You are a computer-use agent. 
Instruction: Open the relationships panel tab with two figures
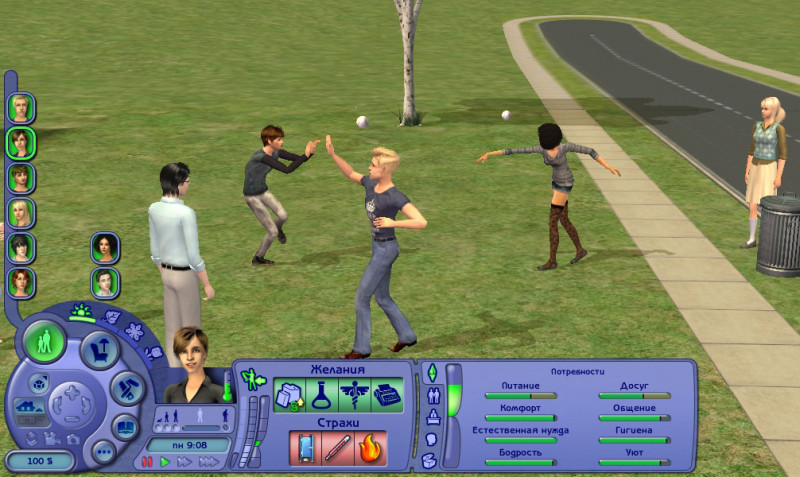[x=432, y=394]
